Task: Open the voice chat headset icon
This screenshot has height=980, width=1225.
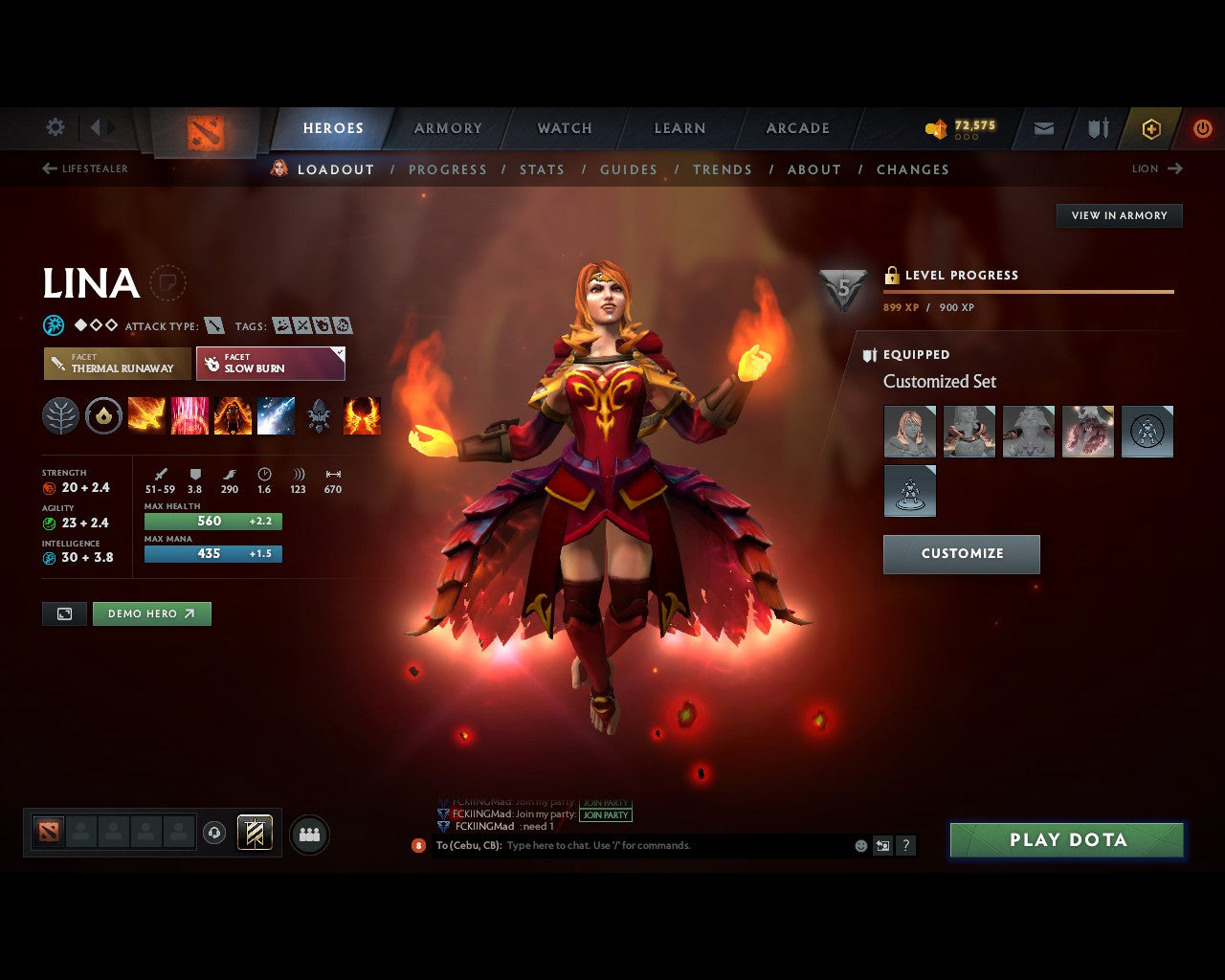Action: [x=214, y=833]
